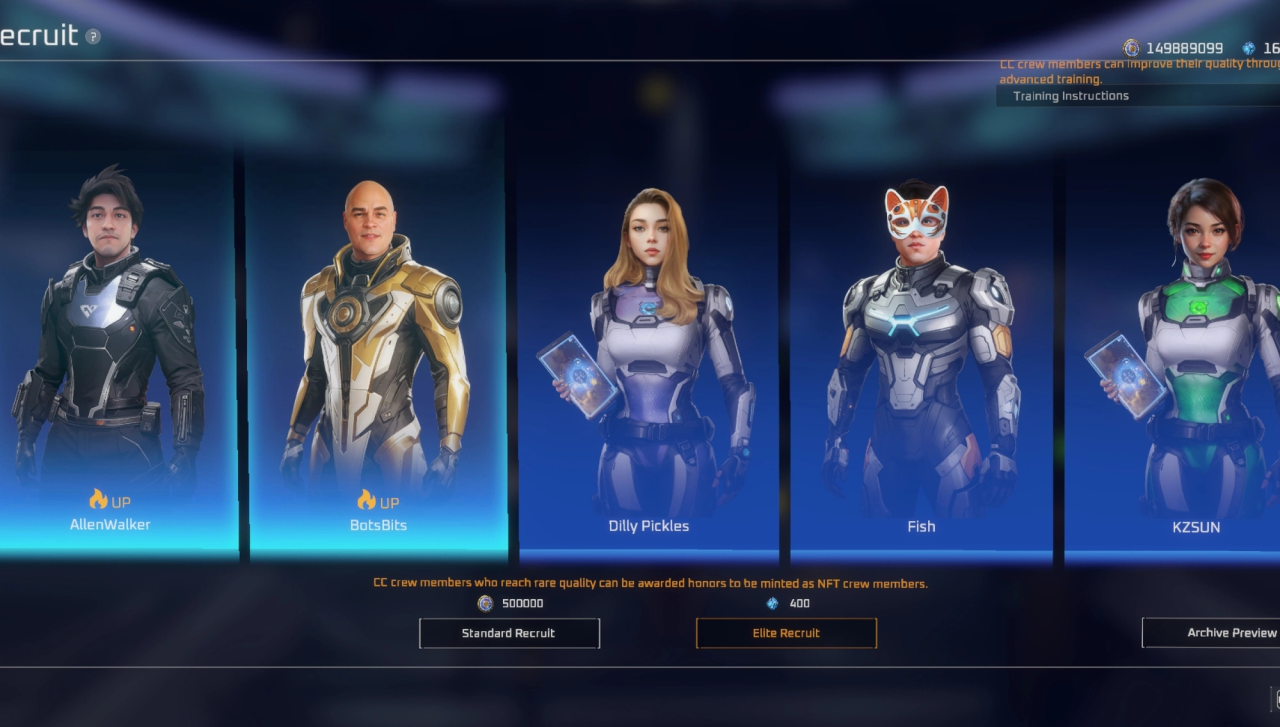Pick the BotsBits crew card
The width and height of the screenshot is (1280, 727).
(x=378, y=350)
